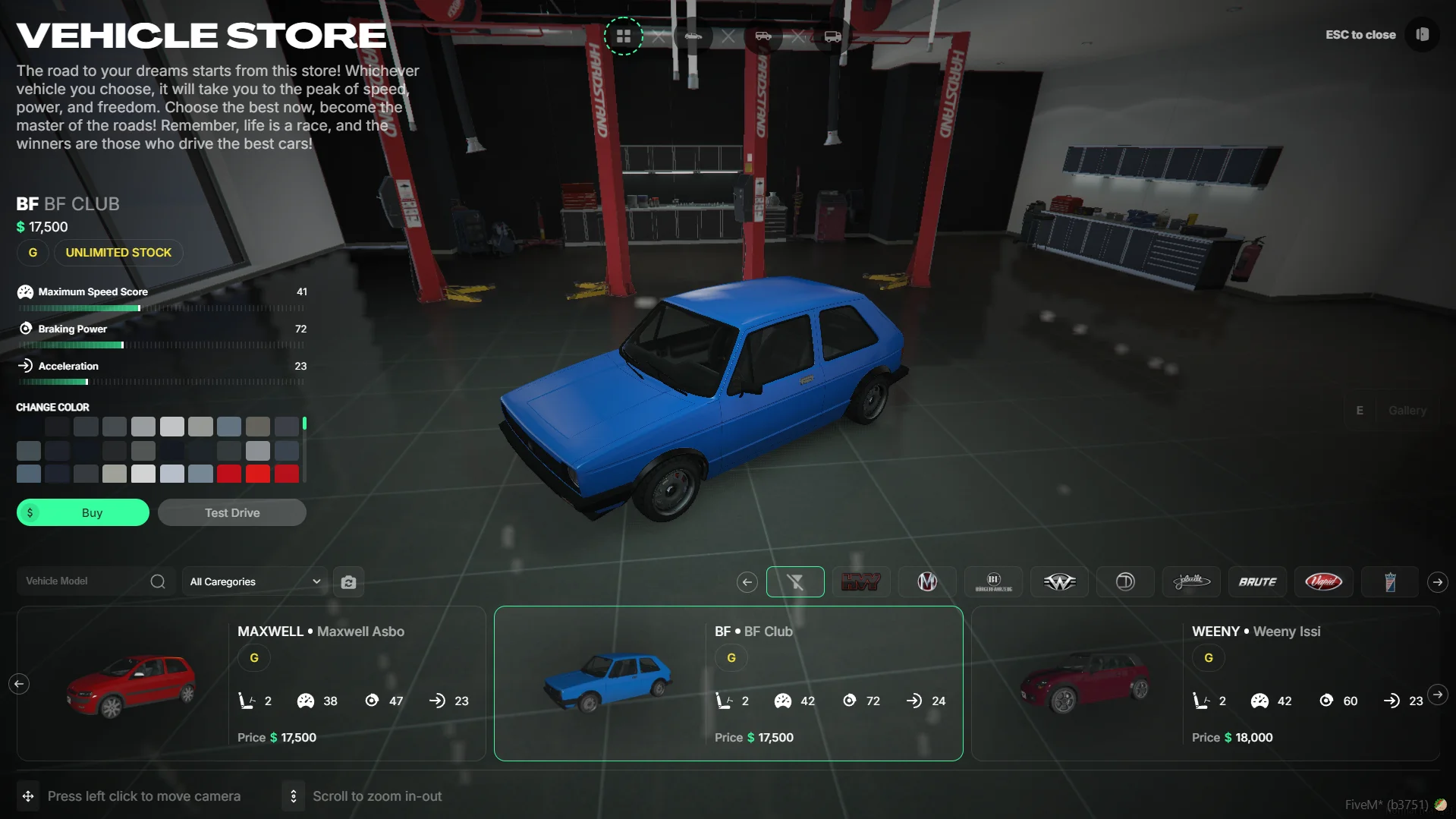The image size is (1456, 819).
Task: Select the Maxwell Asbo vehicle card
Action: click(x=251, y=683)
